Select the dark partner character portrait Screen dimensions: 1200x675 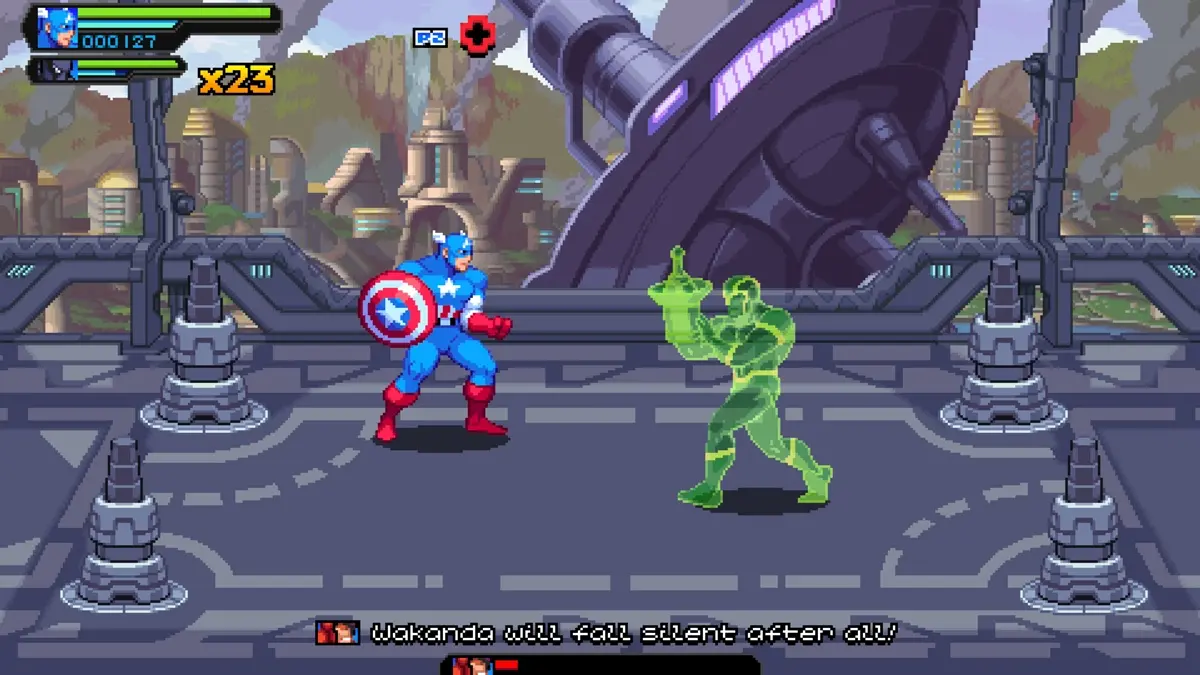[x=52, y=70]
